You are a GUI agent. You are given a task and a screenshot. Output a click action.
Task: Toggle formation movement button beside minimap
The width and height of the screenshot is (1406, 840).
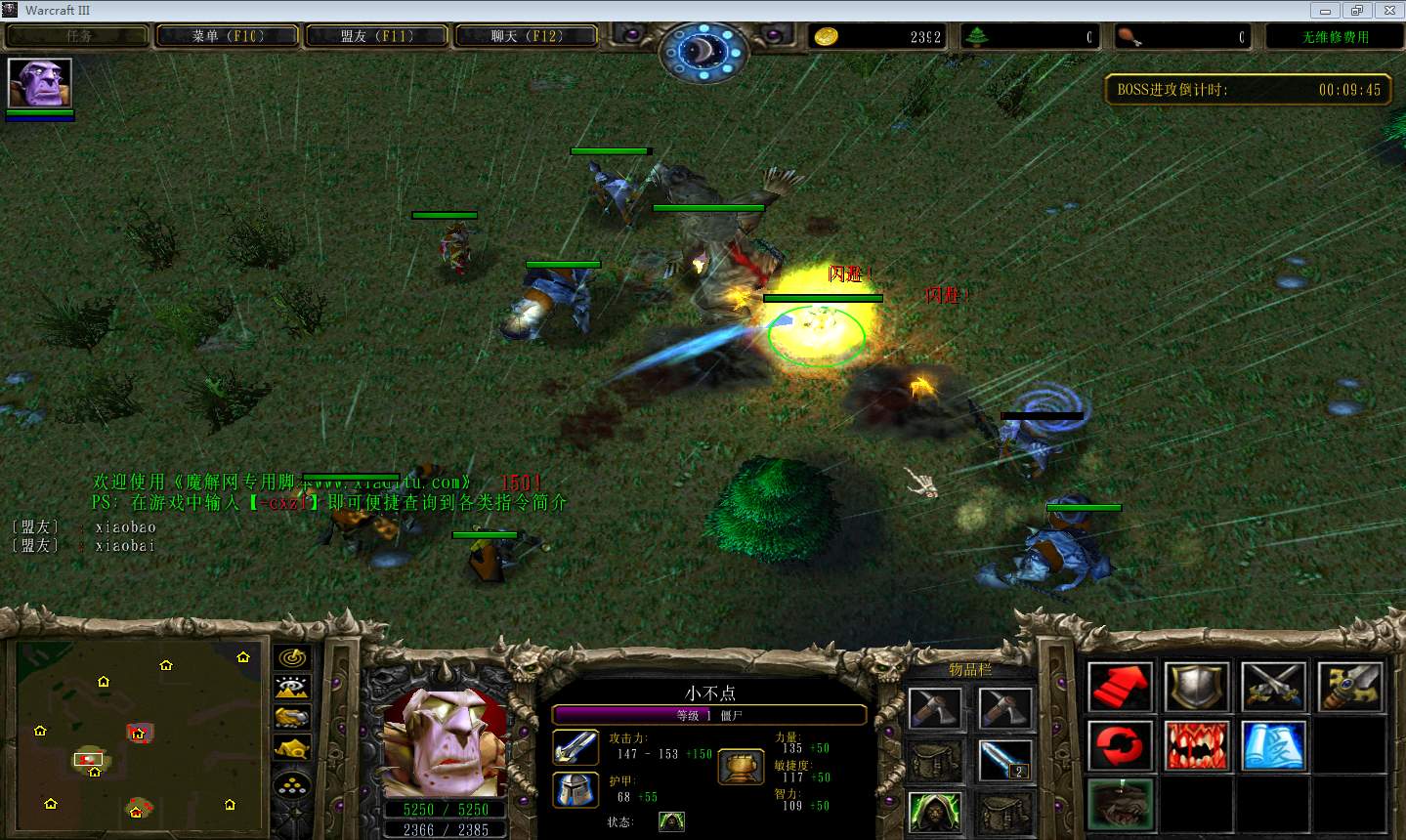(x=292, y=782)
